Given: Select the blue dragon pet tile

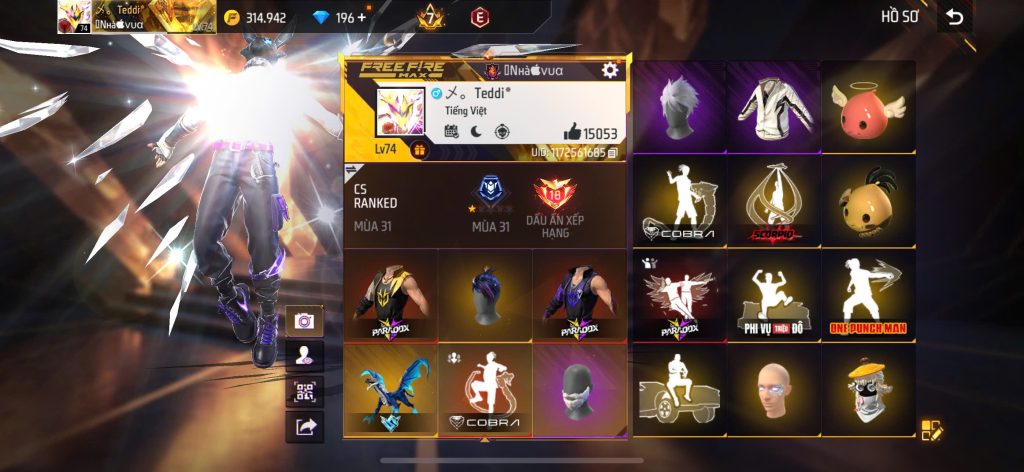Looking at the screenshot, I should 389,389.
